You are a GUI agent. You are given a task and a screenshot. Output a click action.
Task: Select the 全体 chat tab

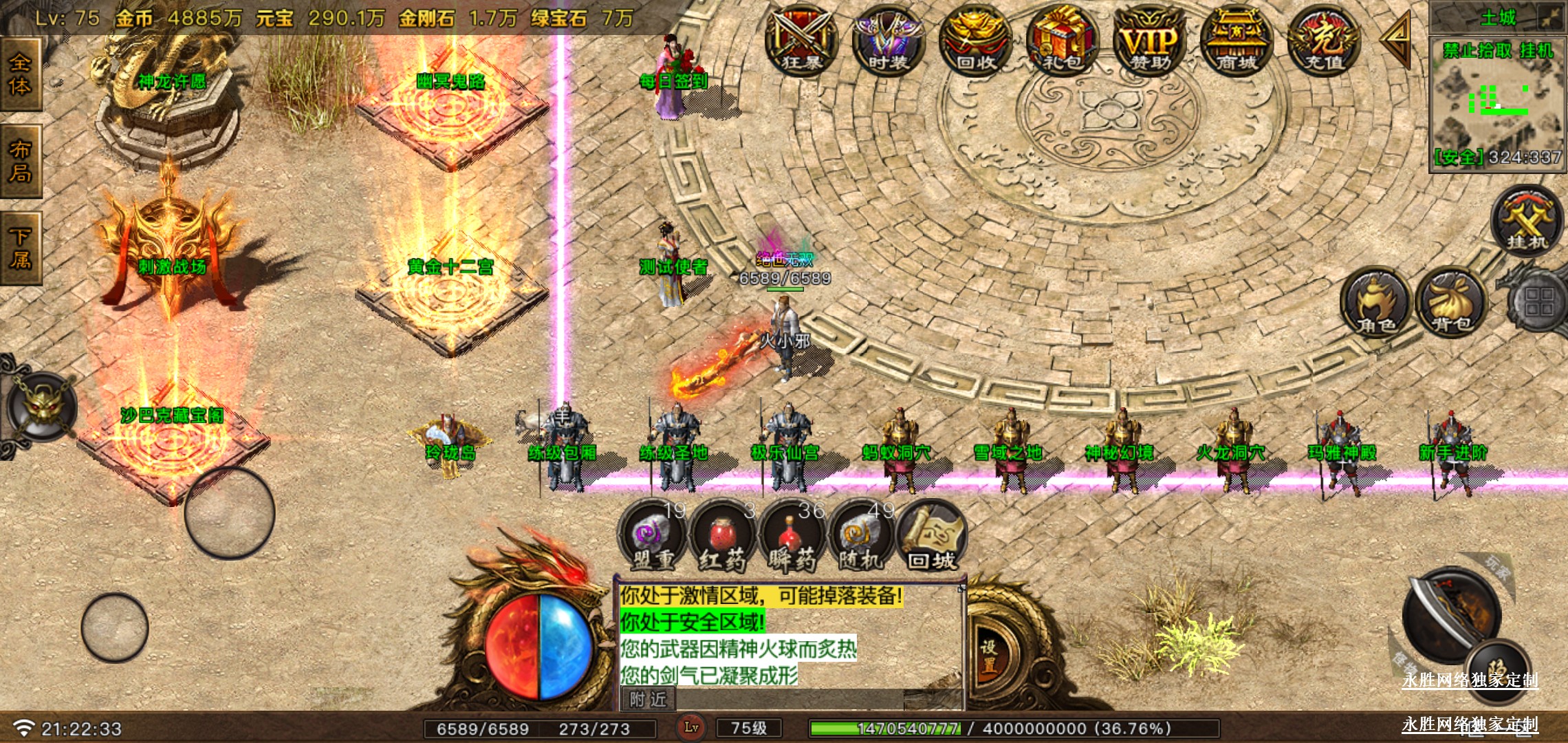[21, 74]
